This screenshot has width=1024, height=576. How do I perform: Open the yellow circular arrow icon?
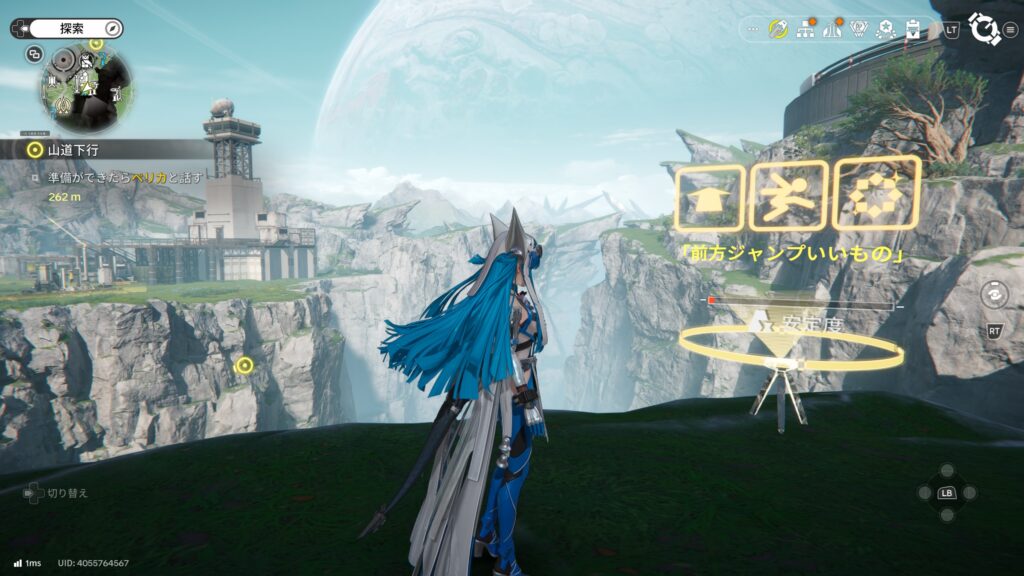(778, 30)
